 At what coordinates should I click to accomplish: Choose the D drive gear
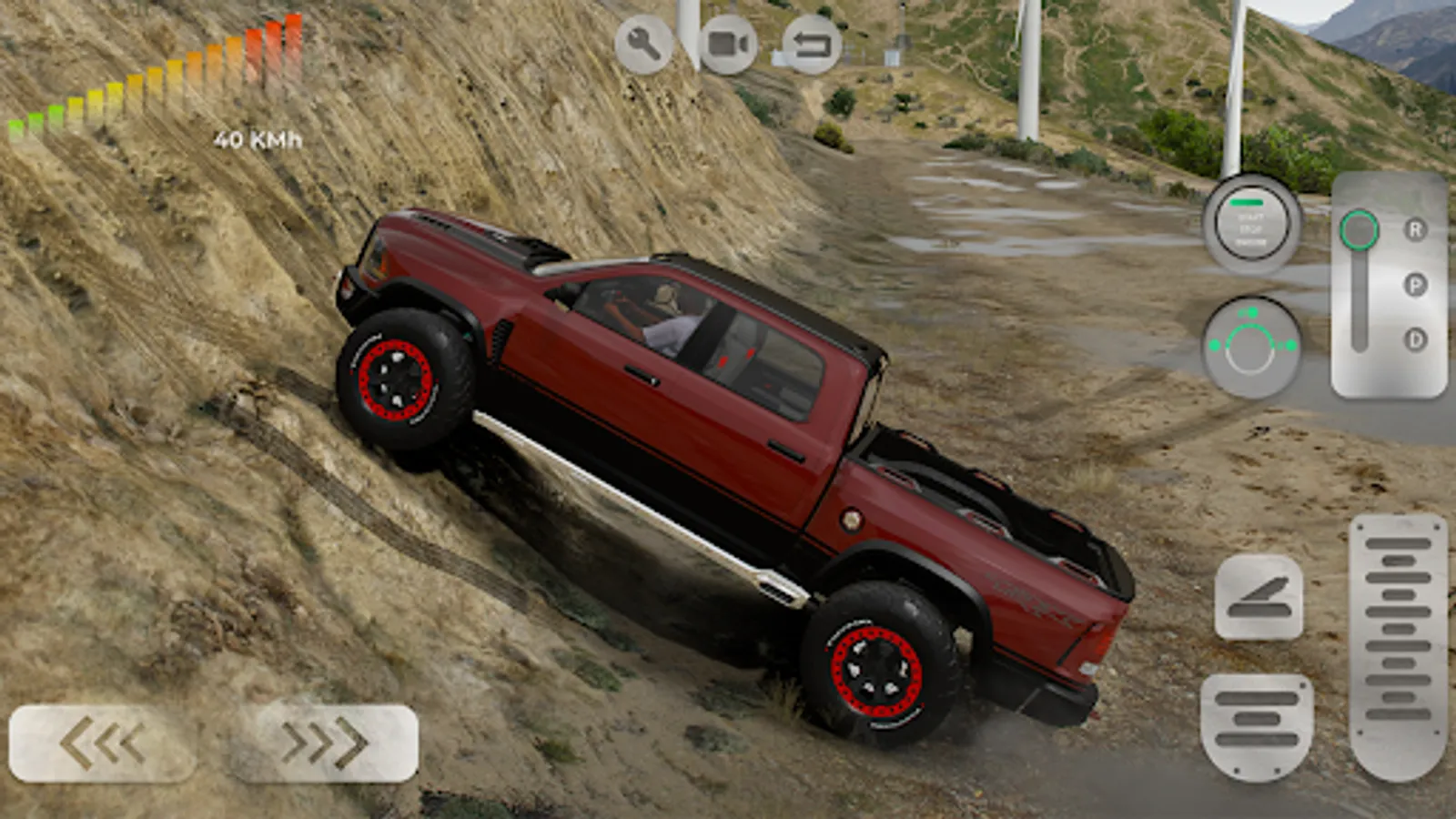coord(1415,339)
